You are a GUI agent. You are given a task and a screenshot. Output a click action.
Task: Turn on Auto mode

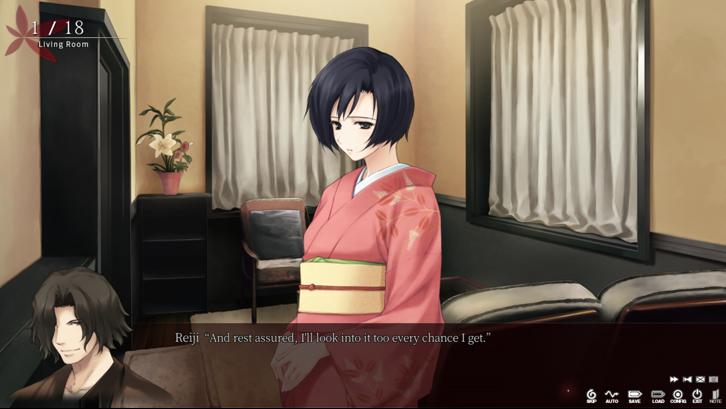[612, 395]
